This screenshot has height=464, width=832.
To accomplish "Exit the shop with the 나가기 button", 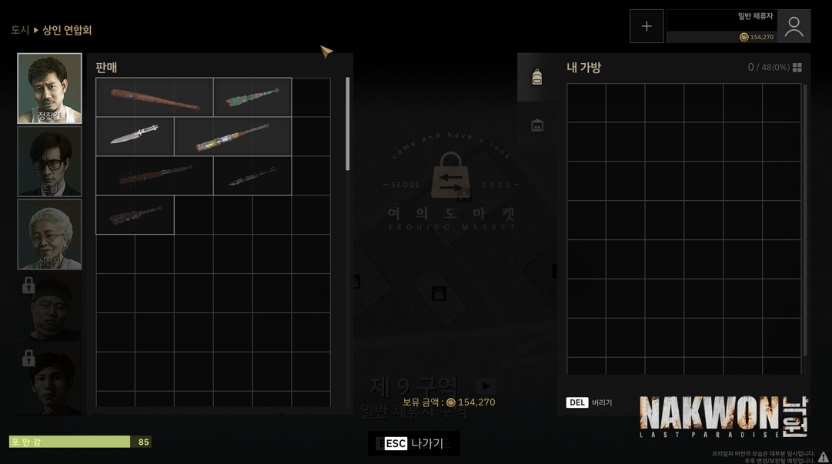I will tap(414, 443).
